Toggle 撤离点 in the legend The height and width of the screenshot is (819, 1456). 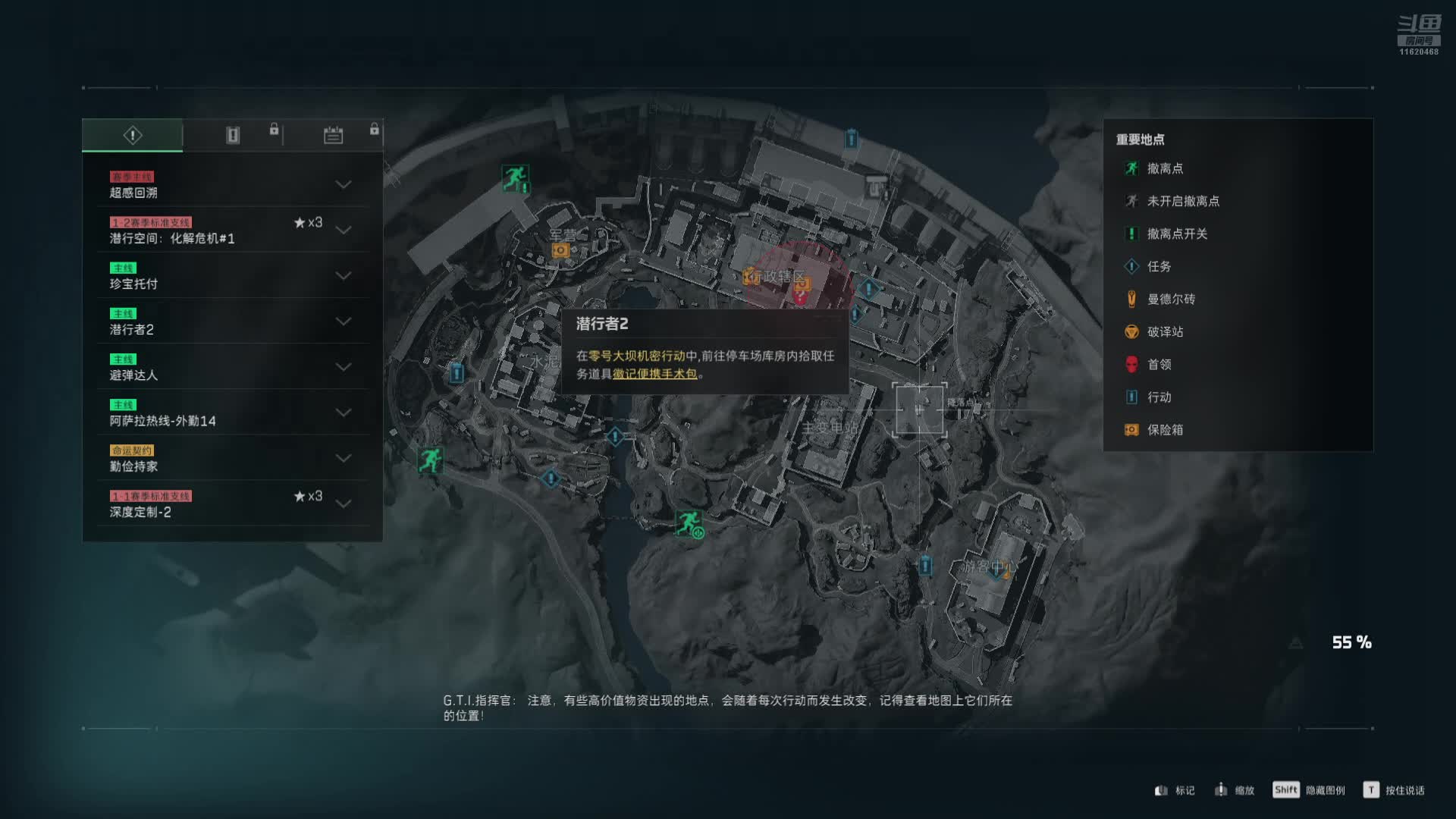[x=1164, y=168]
